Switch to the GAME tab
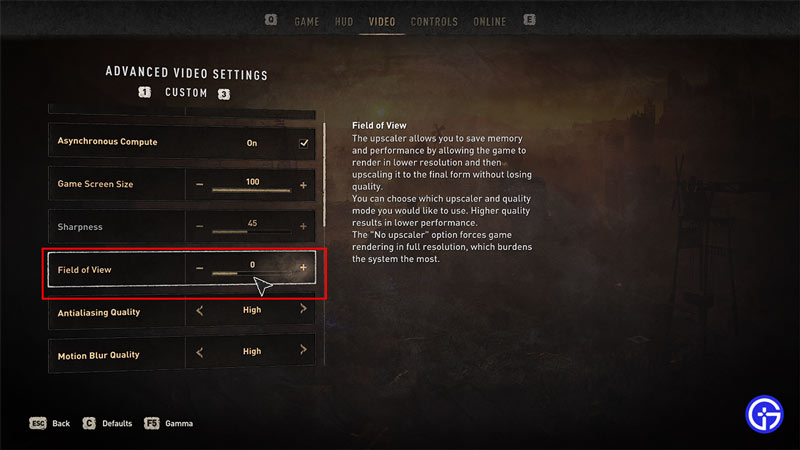Screen dimensions: 800x450 (x=306, y=22)
